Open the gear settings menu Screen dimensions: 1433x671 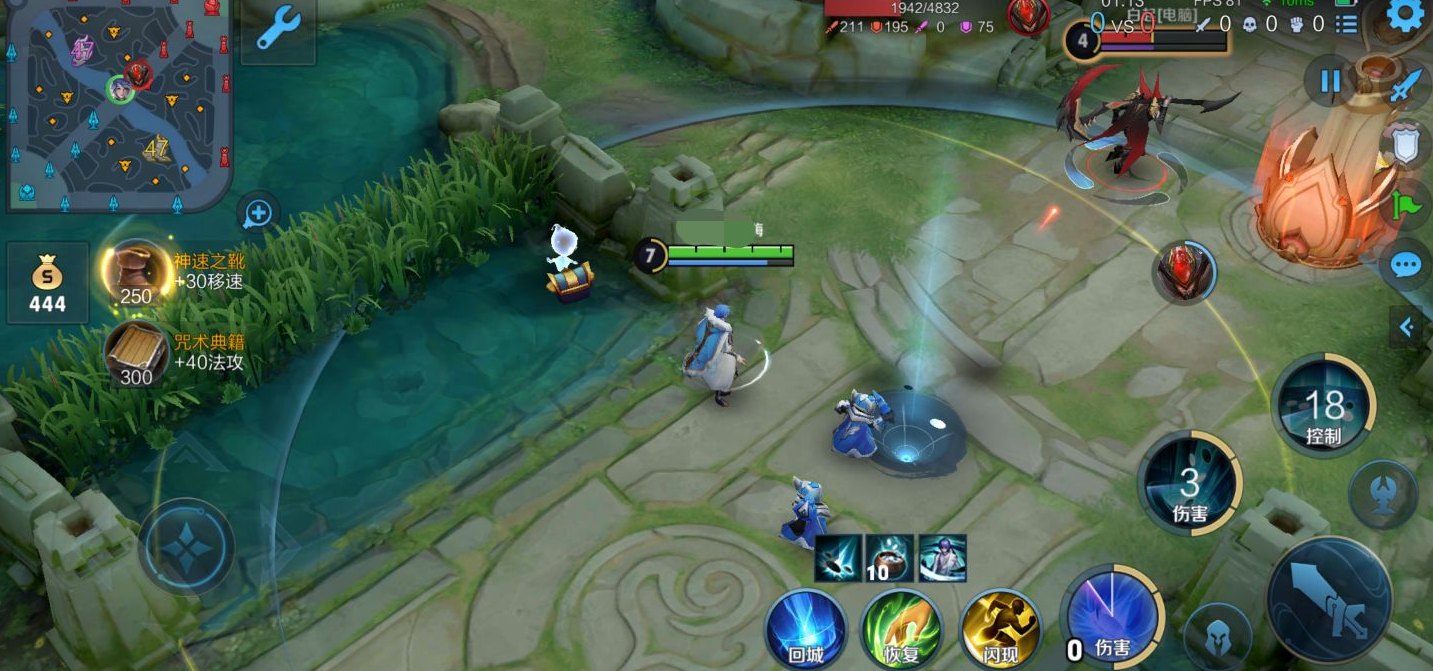[x=1406, y=16]
